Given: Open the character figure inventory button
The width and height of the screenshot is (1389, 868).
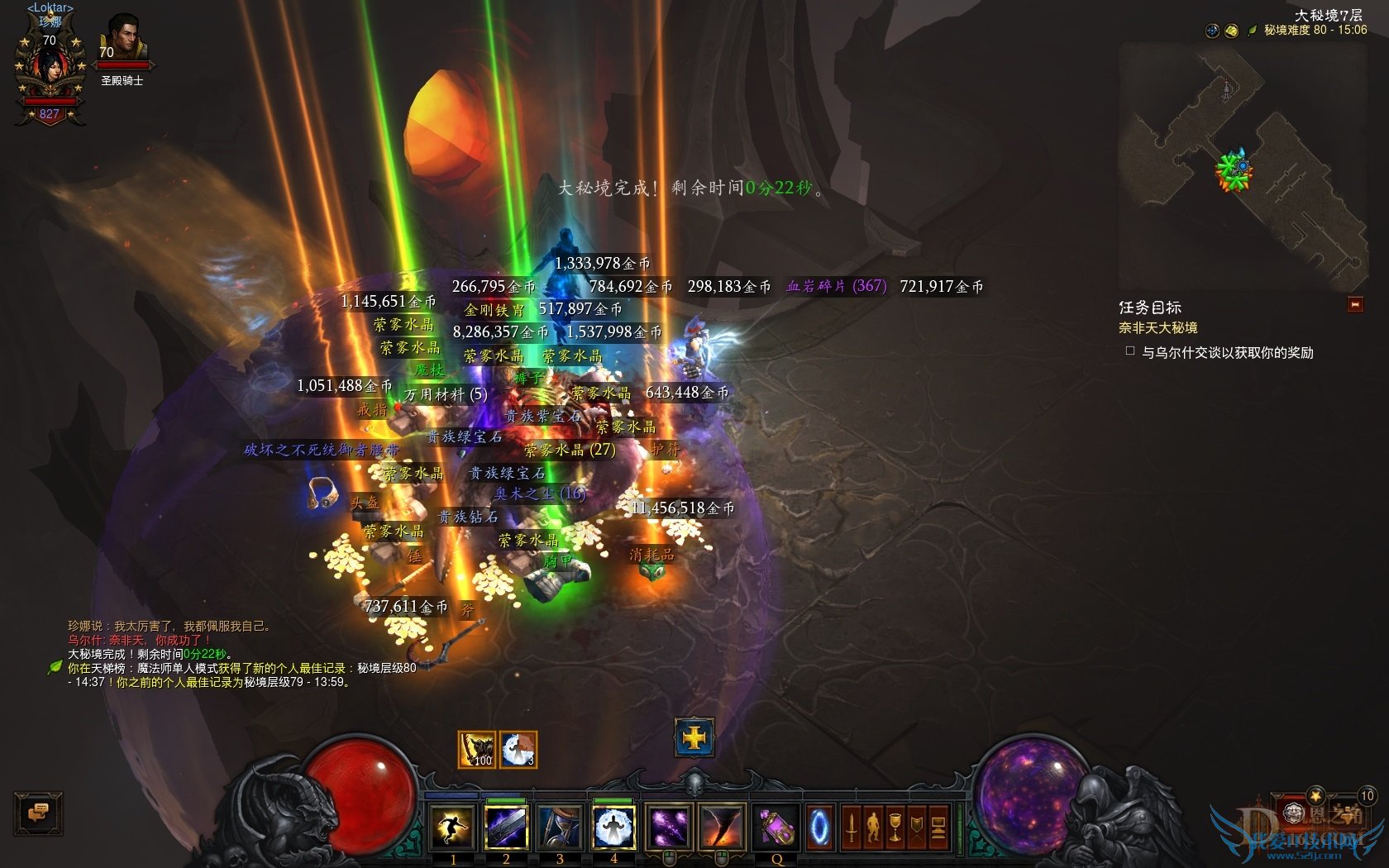Looking at the screenshot, I should [x=873, y=827].
